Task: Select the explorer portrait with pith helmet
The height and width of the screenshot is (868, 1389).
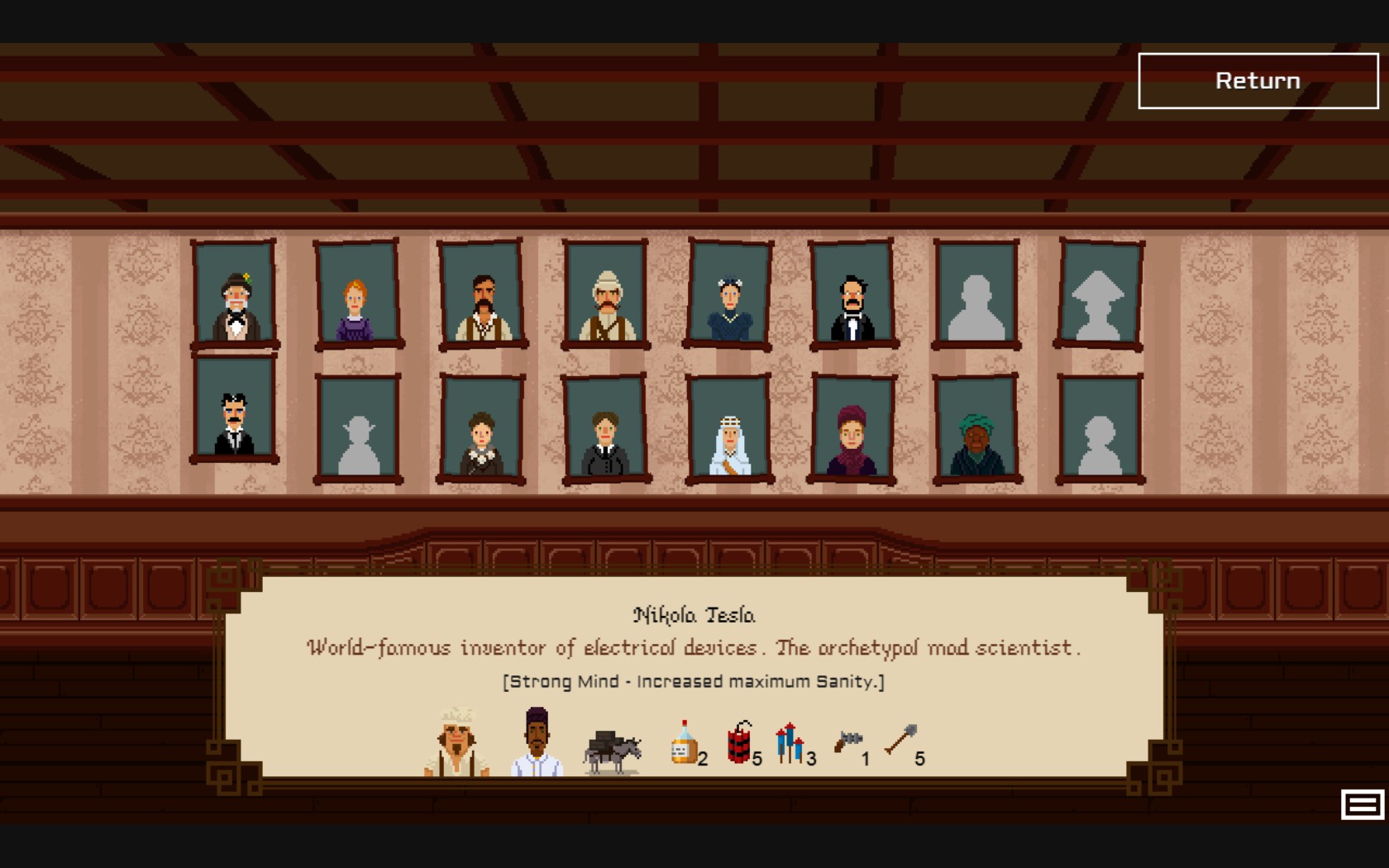Action: pos(606,293)
